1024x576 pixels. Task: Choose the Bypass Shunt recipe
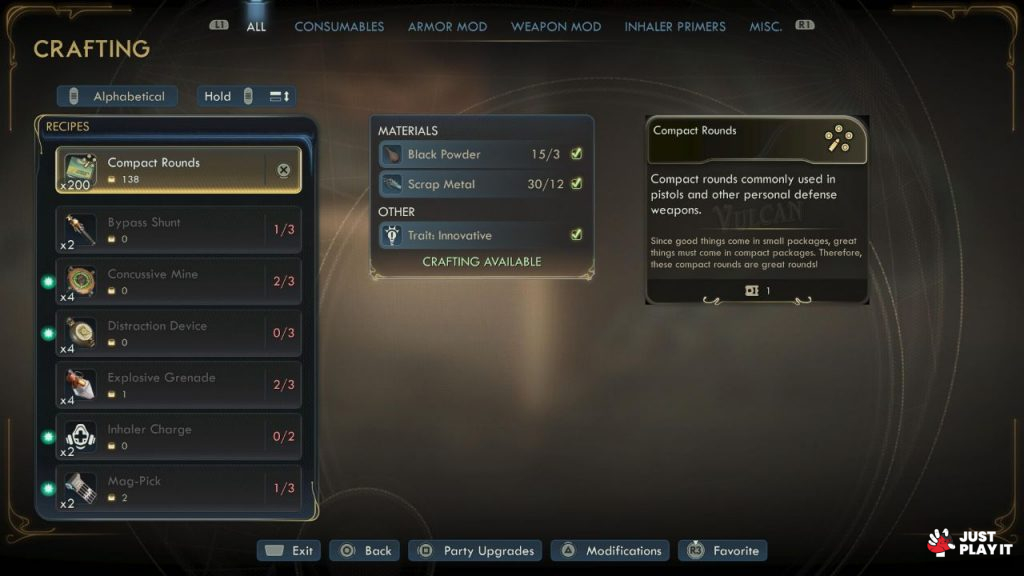tap(178, 230)
